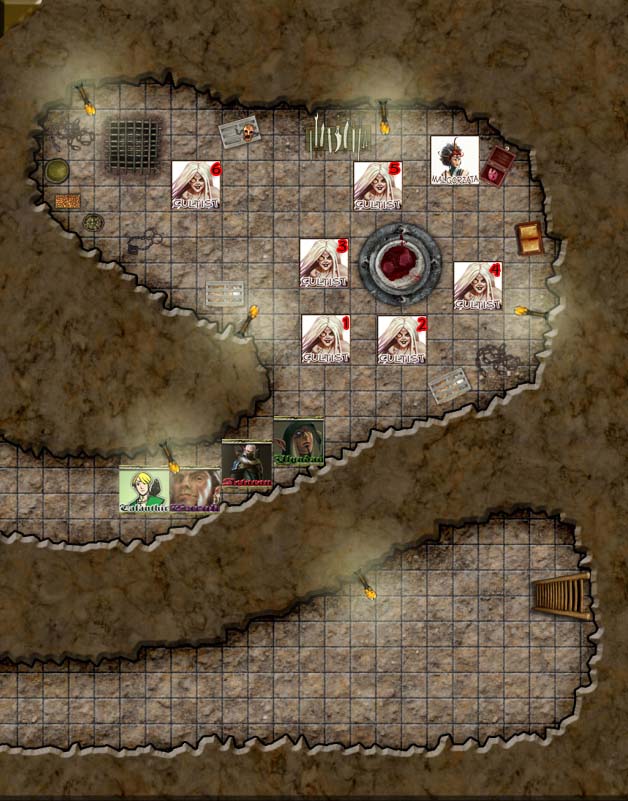Screen dimensions: 628x801
Task: Select the blond archer token on green background
Action: pos(144,490)
